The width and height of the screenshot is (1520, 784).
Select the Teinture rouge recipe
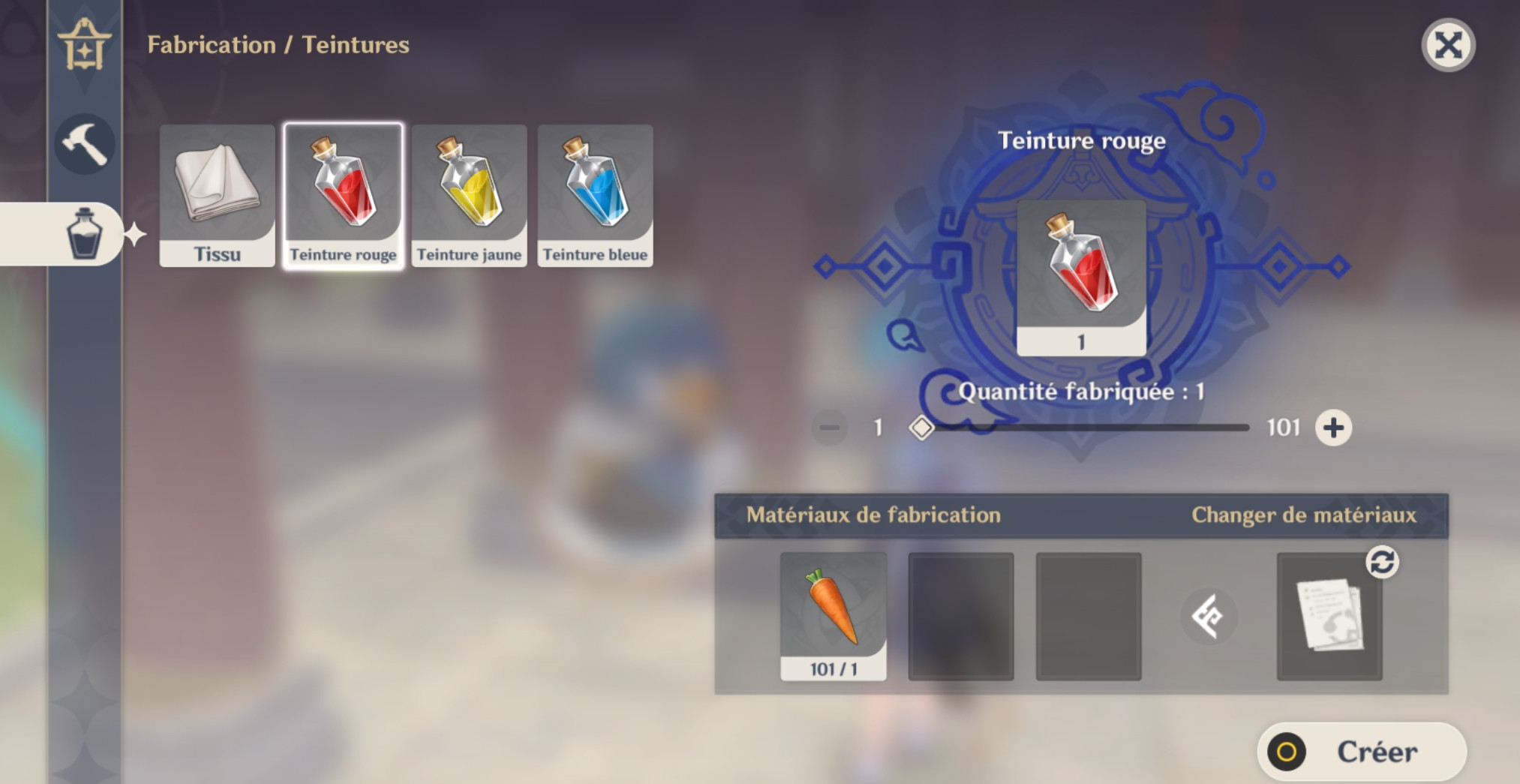coord(342,195)
